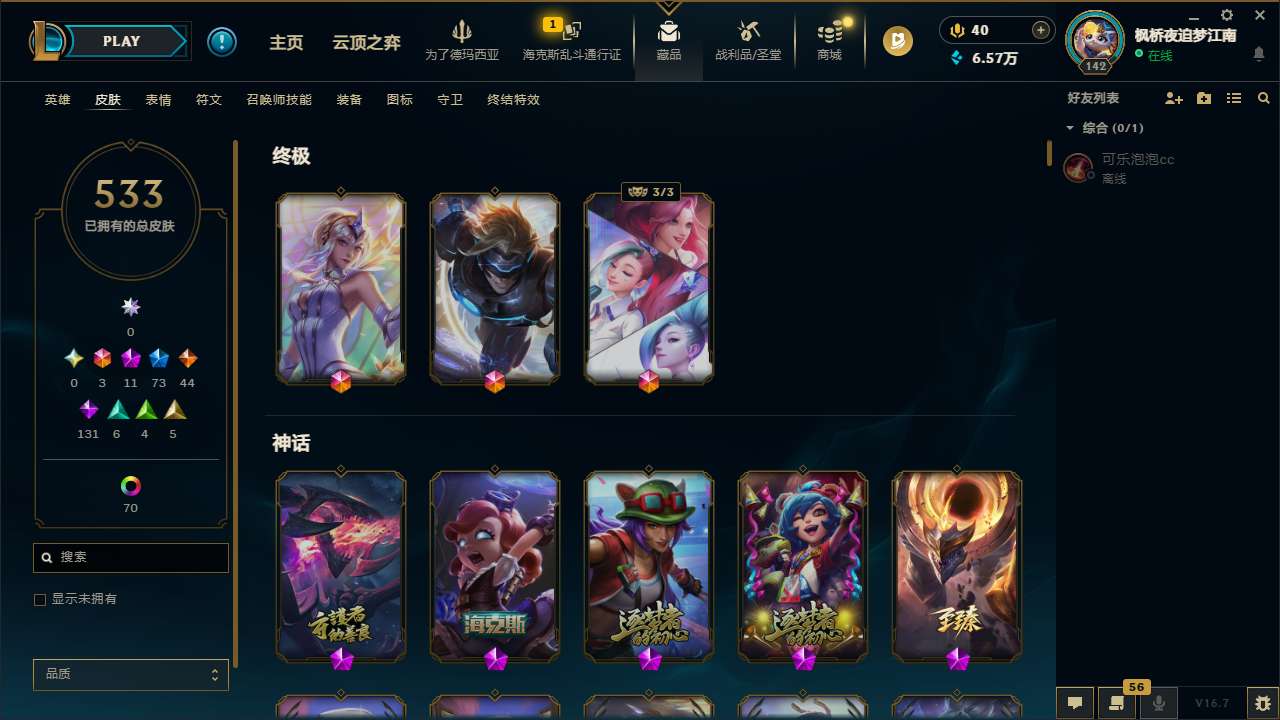Screen dimensions: 1280x720
Task: Open the friends list view options menu
Action: click(x=1233, y=97)
